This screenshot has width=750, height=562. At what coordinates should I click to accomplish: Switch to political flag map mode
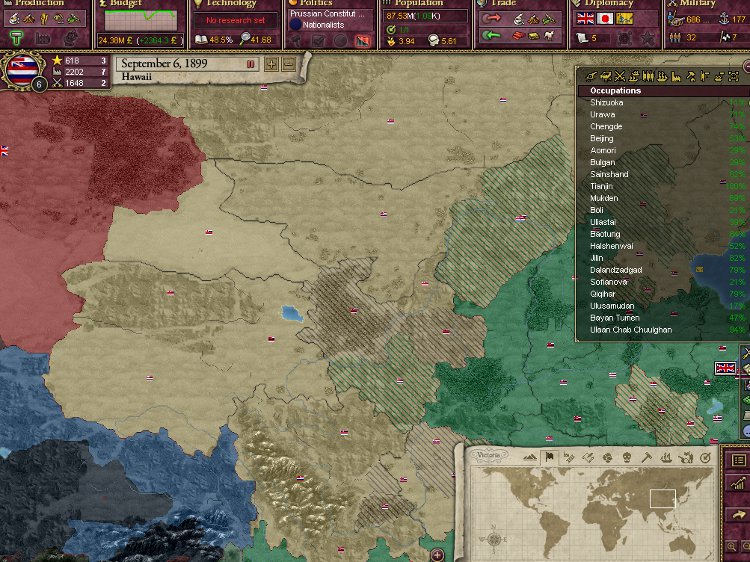pos(548,457)
